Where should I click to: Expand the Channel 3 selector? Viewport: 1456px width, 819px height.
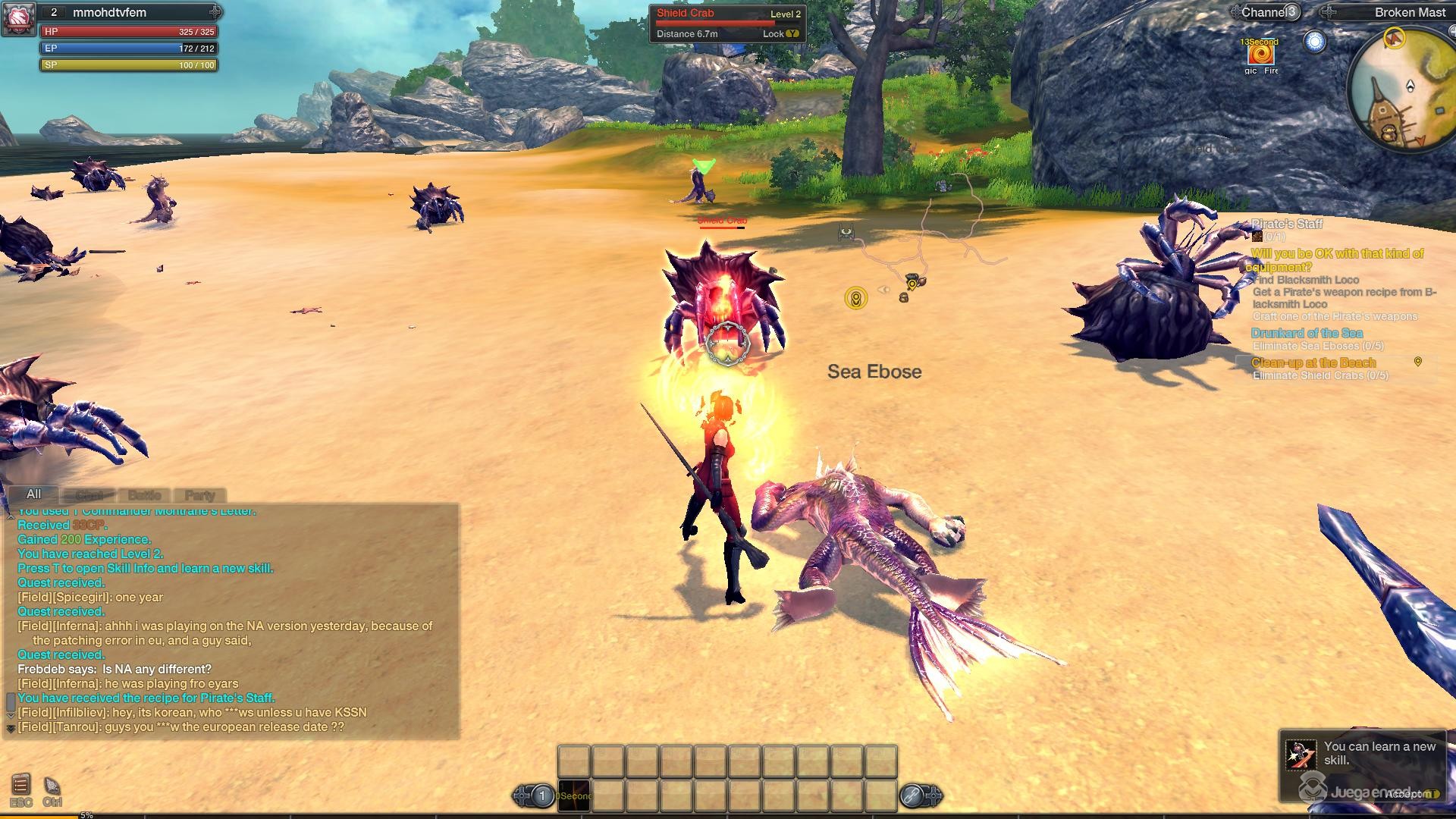(1291, 12)
